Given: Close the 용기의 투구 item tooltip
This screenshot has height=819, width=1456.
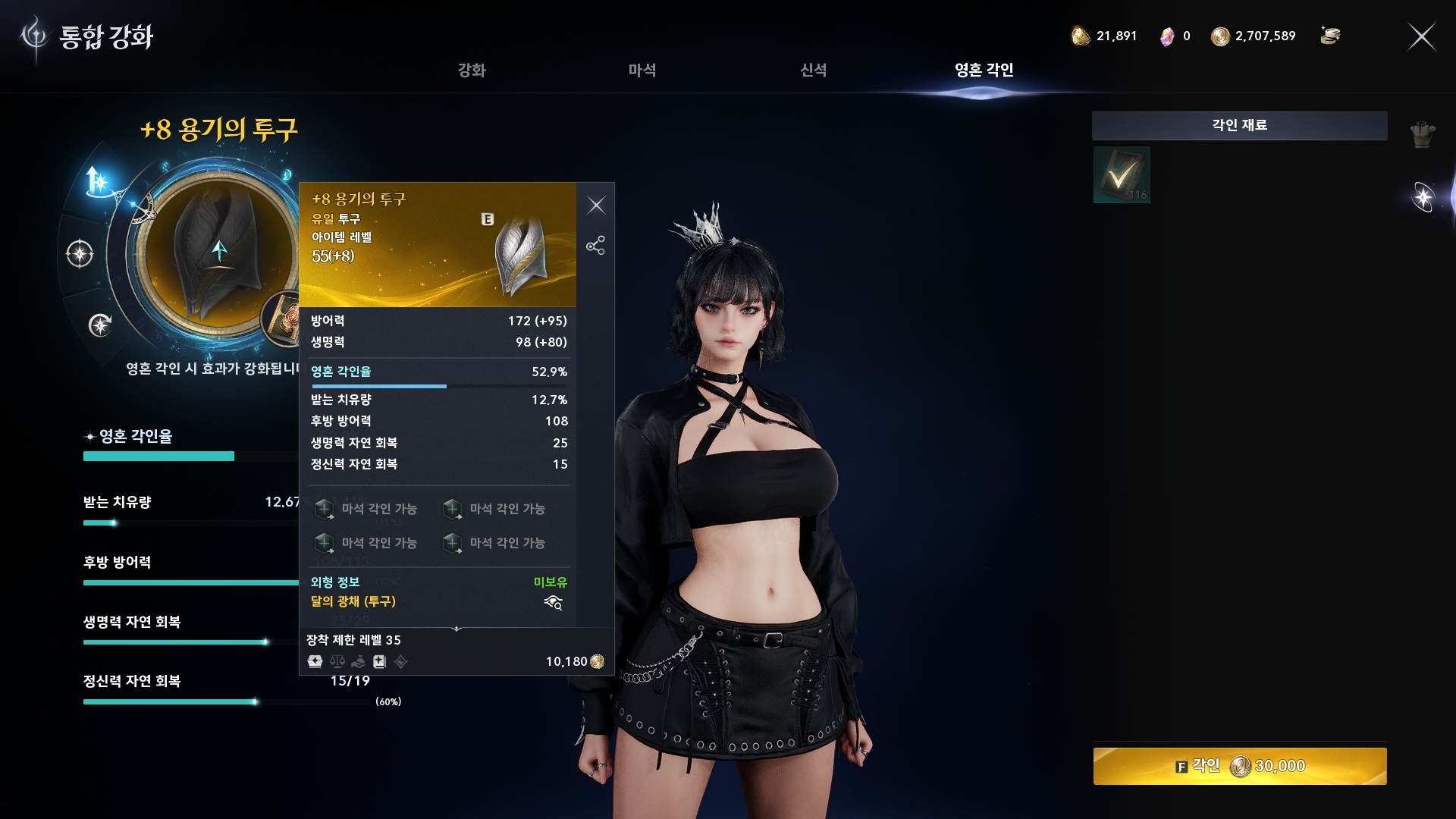Looking at the screenshot, I should coord(596,206).
